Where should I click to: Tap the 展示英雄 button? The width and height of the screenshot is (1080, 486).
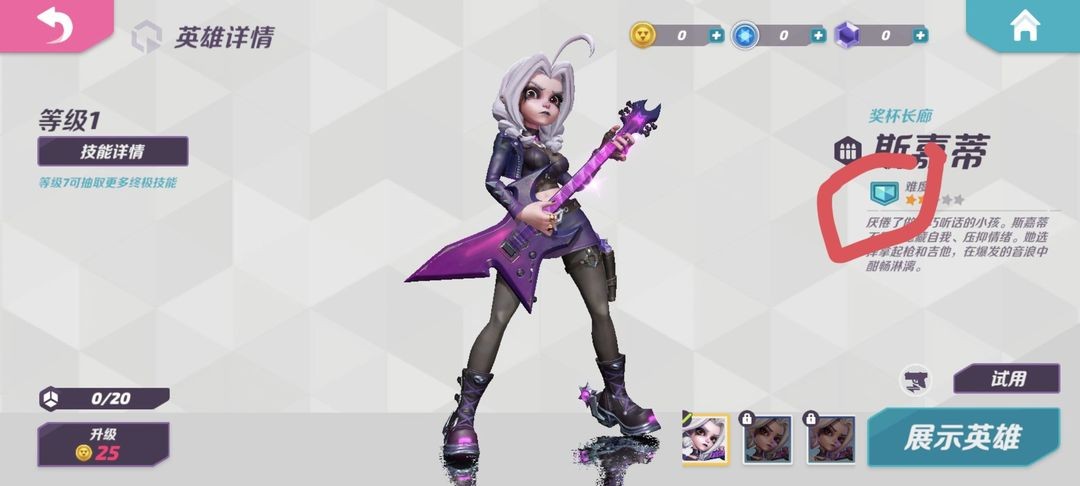click(962, 438)
